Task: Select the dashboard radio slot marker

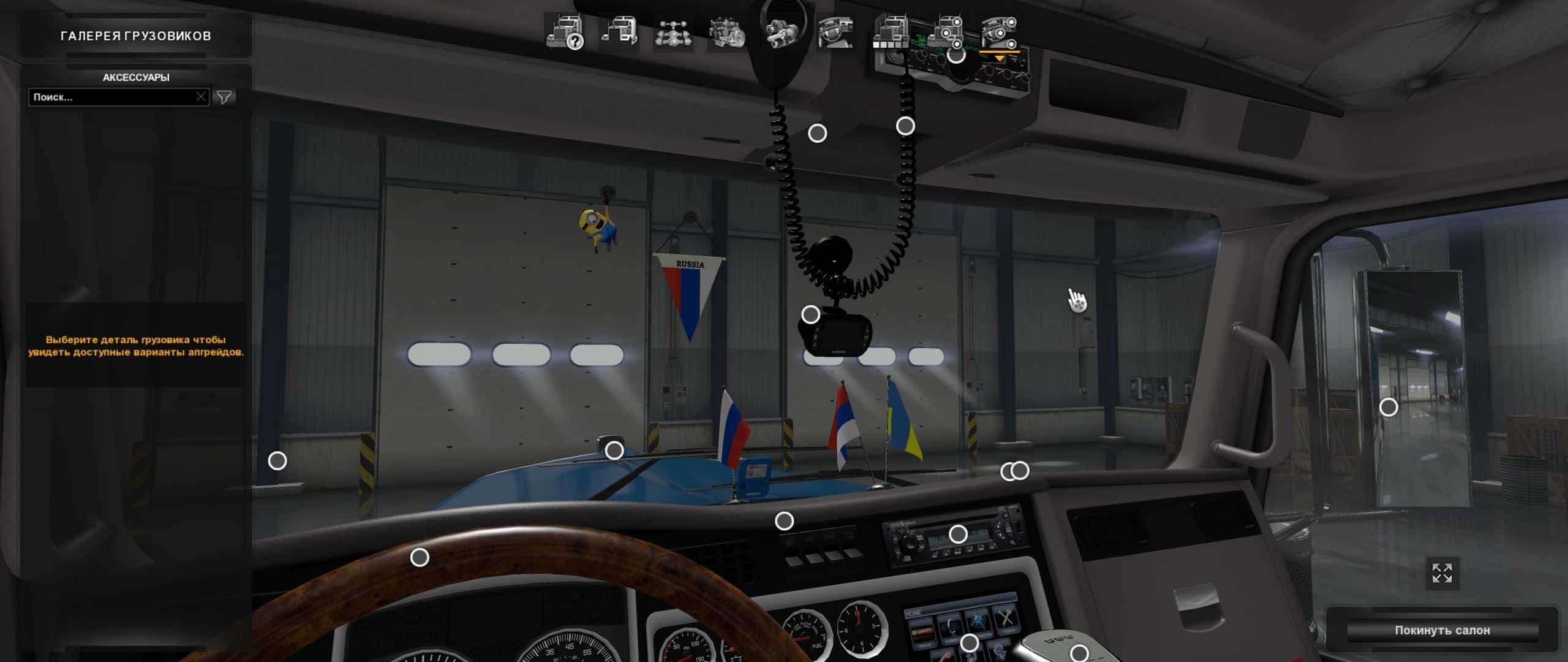Action: coord(958,535)
